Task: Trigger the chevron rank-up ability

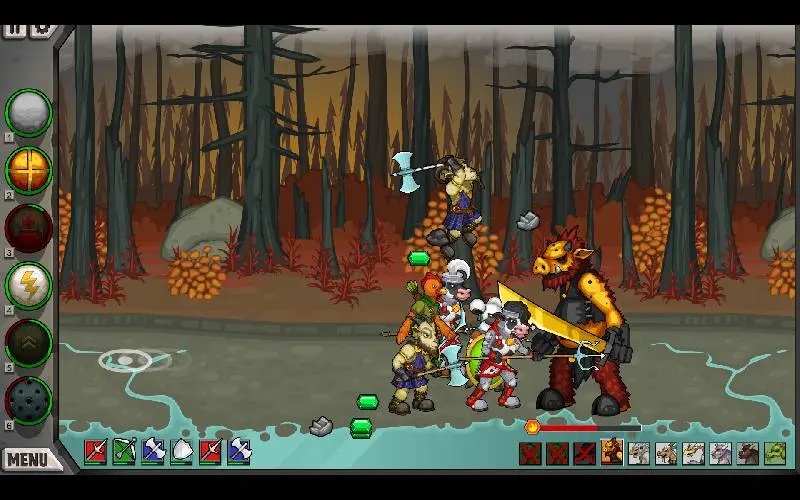Action: click(29, 342)
